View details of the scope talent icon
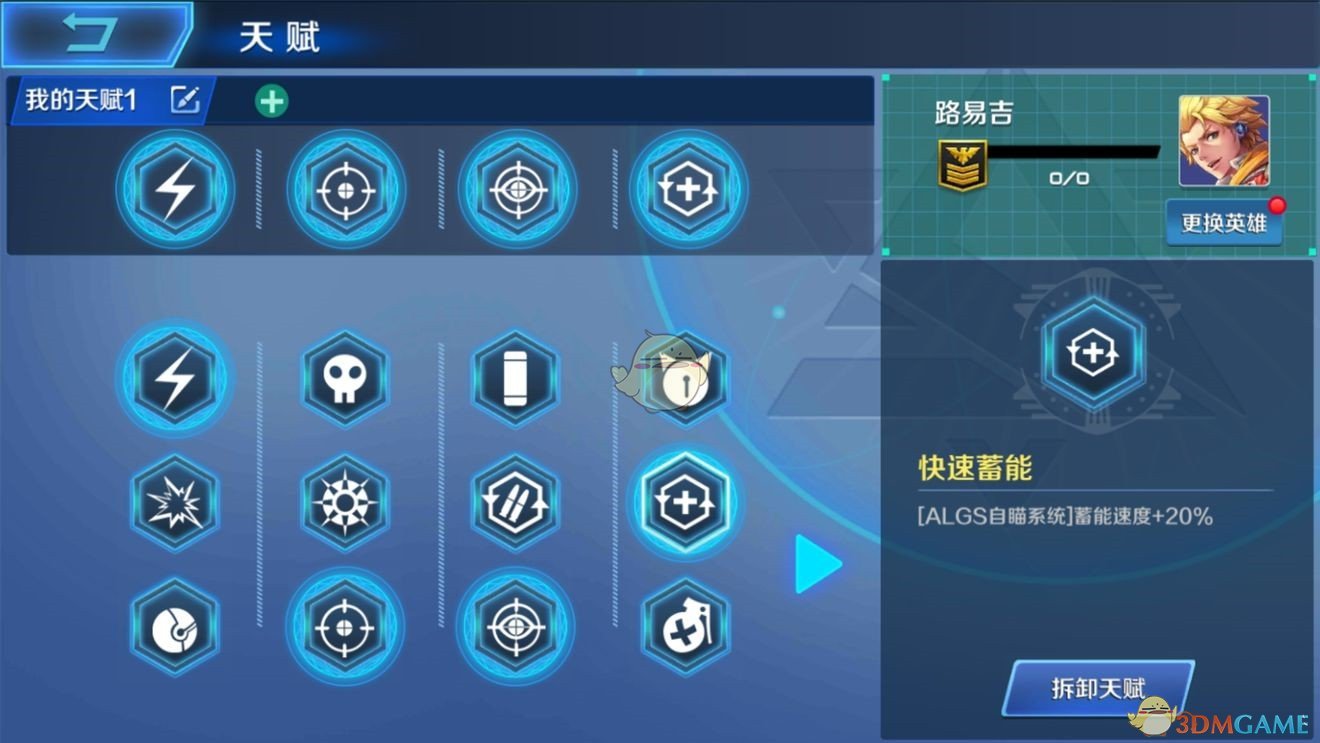The width and height of the screenshot is (1320, 743). tap(515, 628)
